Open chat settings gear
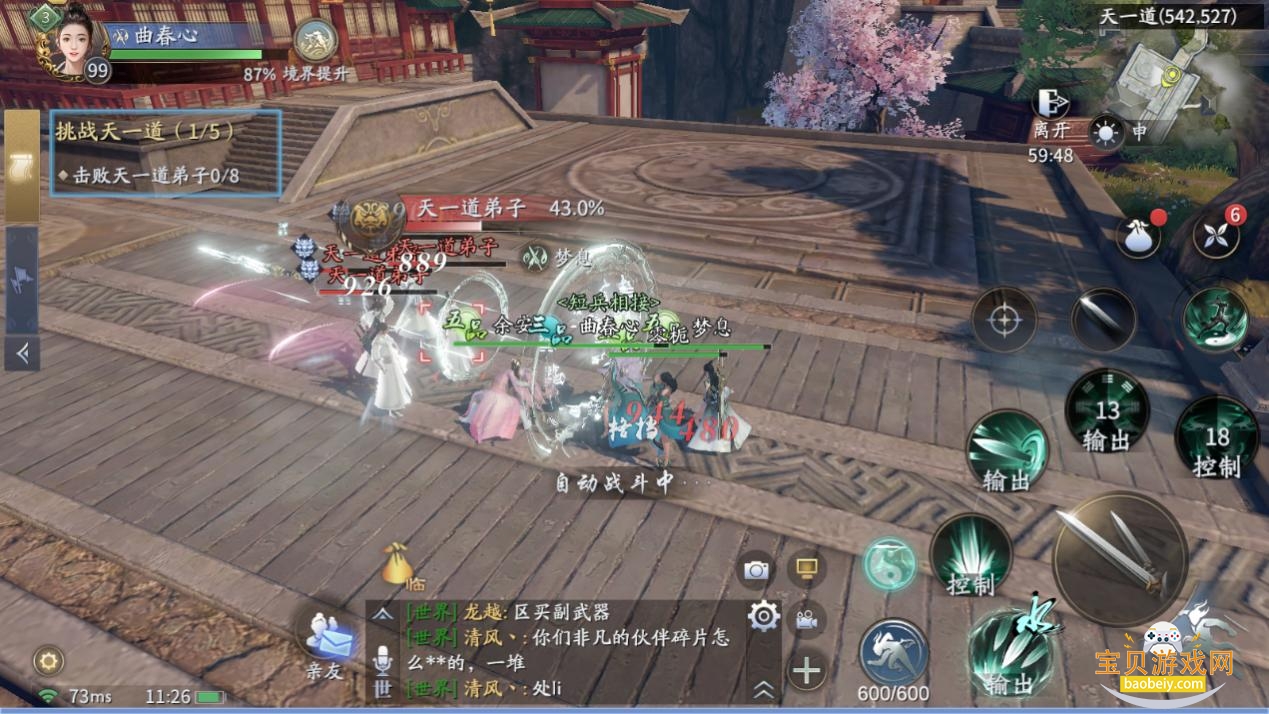The image size is (1269, 714). coord(764,616)
